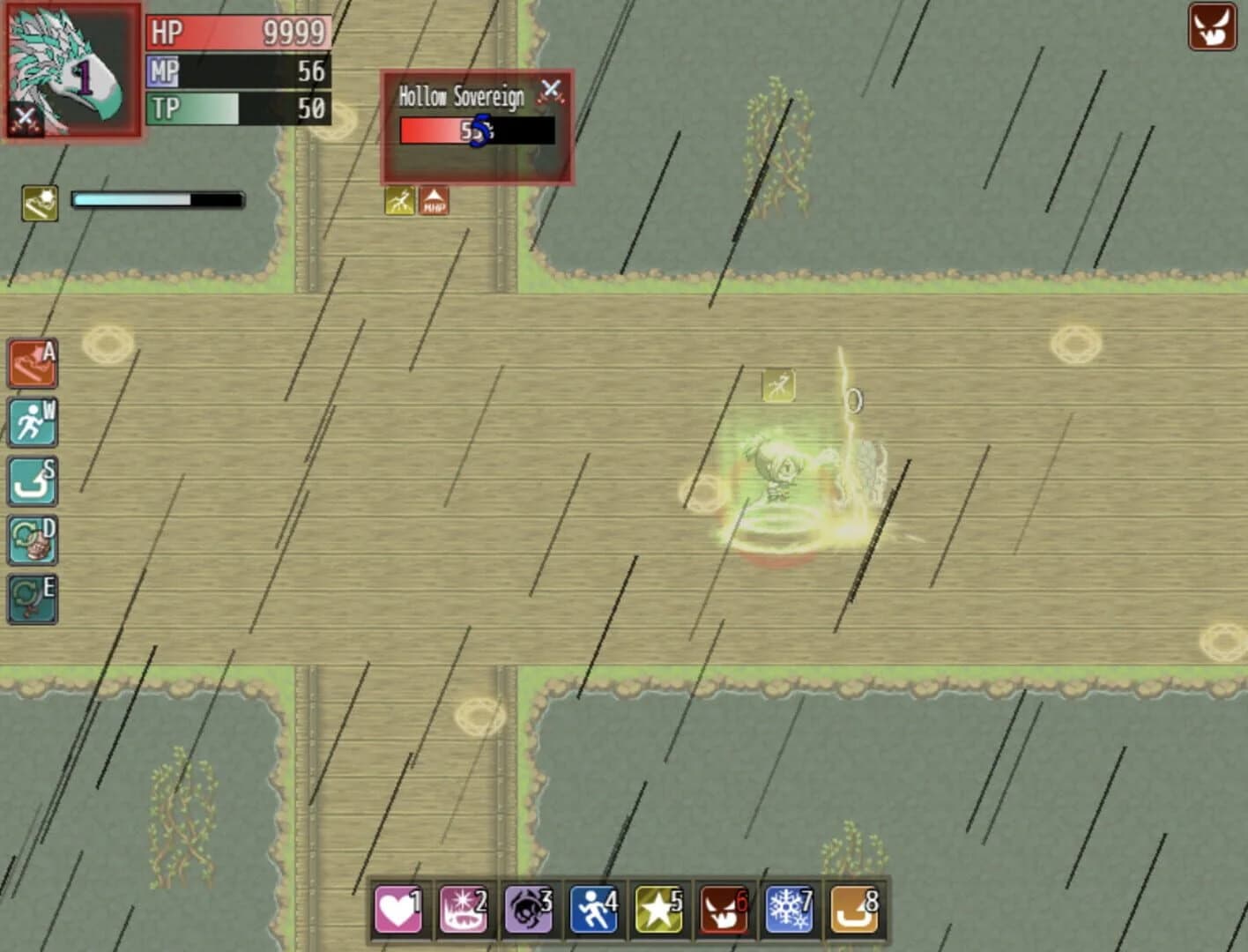
Task: Activate the running movement skill bound to W
Action: click(32, 423)
